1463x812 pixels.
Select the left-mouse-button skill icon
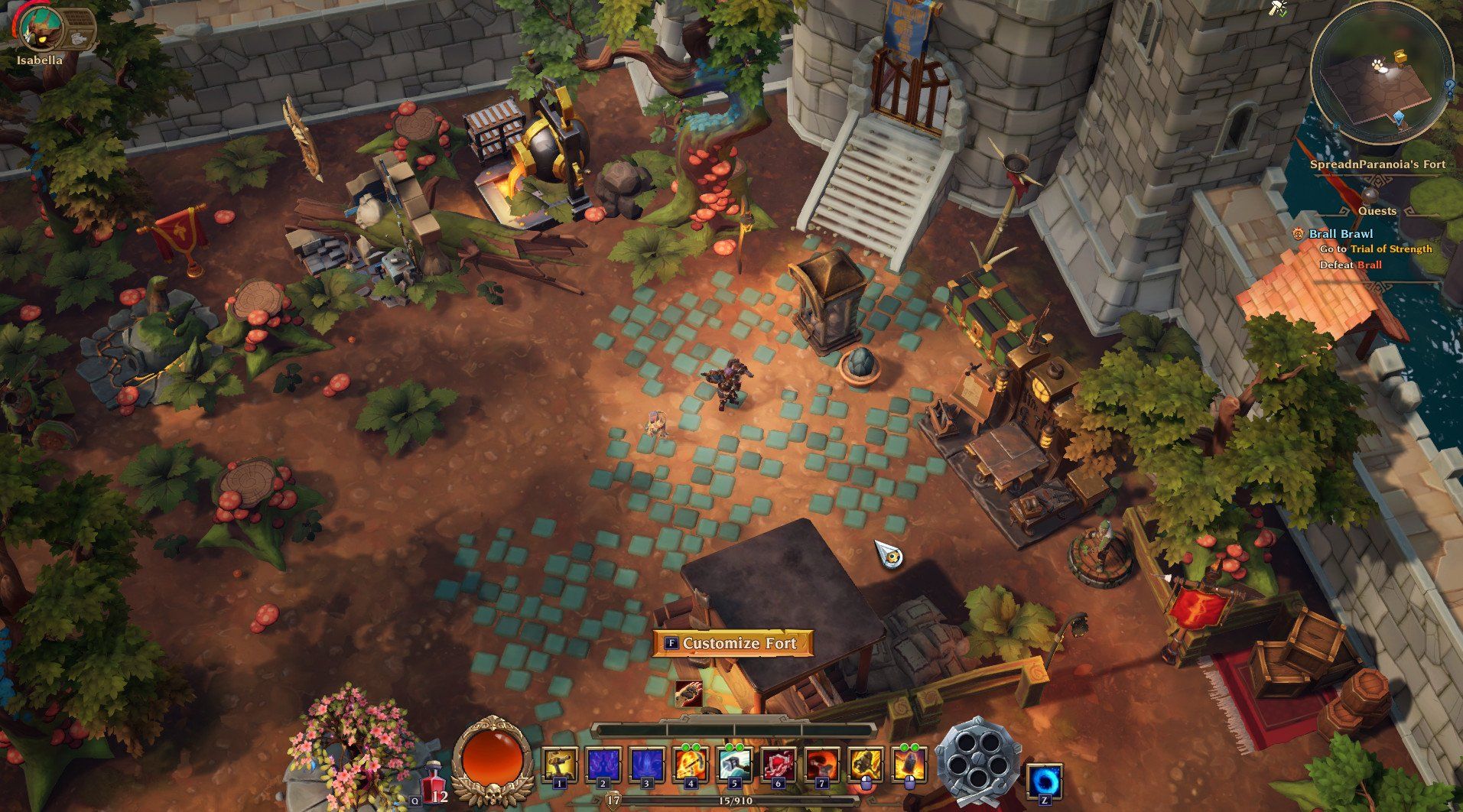(865, 766)
